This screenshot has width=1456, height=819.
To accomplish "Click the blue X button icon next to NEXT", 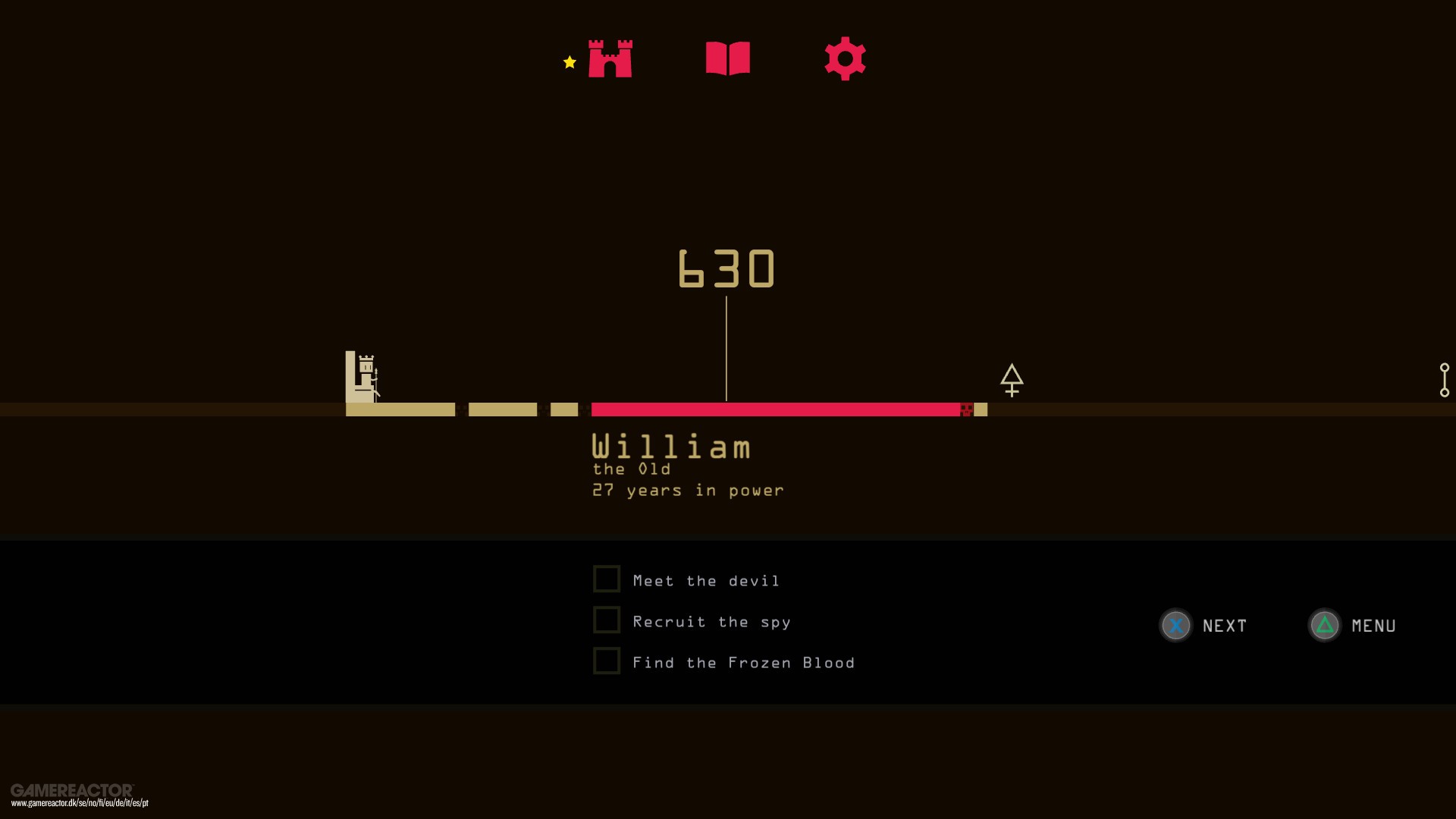I will tap(1175, 626).
